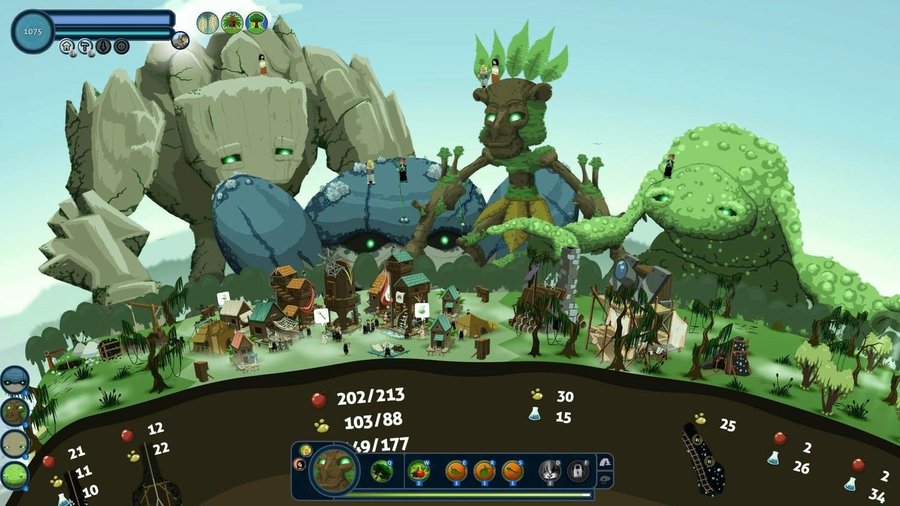
Task: Select the green tree icon at top
Action: tap(257, 22)
